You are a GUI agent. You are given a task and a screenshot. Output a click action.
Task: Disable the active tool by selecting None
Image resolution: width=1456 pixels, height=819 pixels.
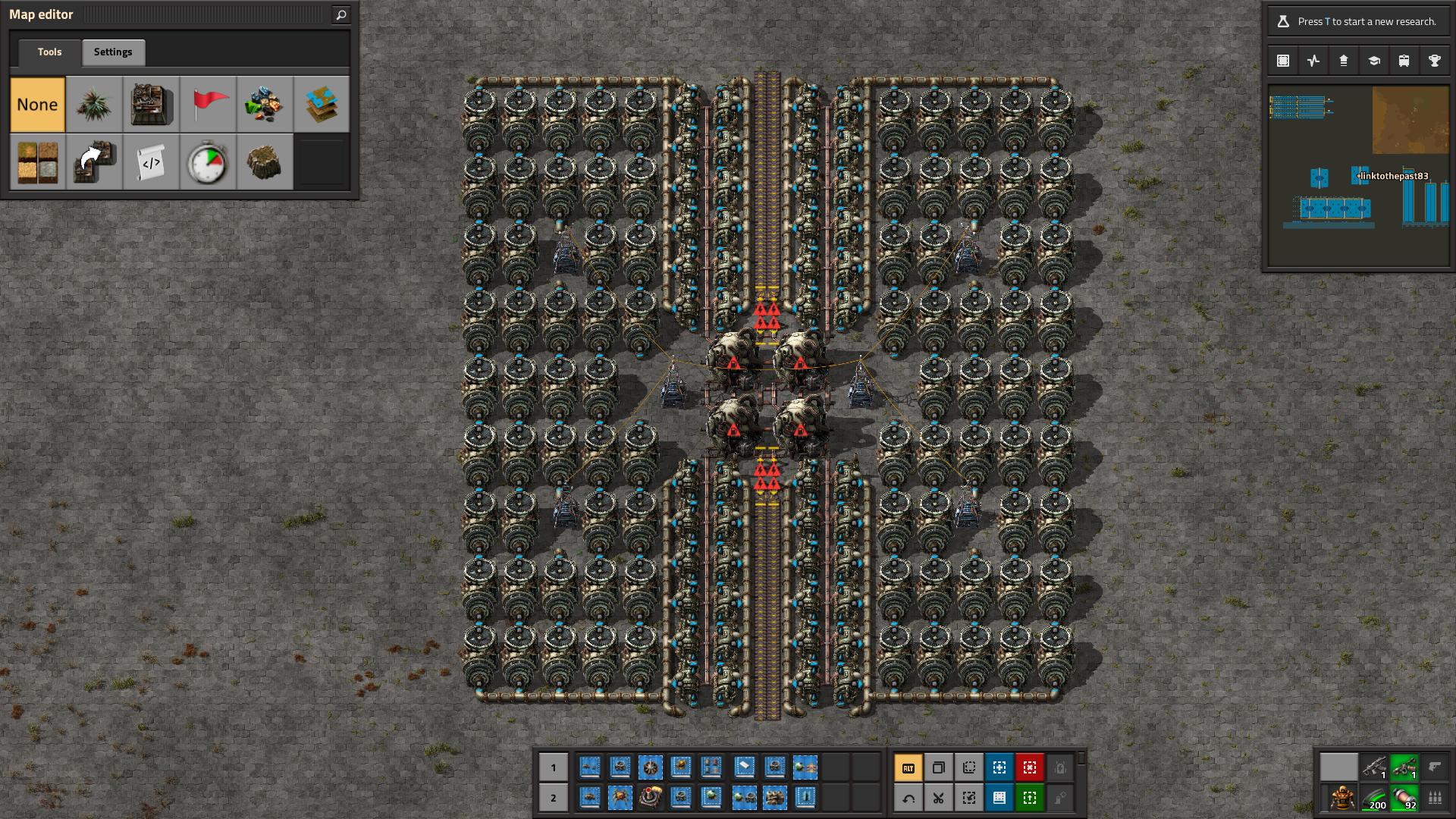coord(36,104)
